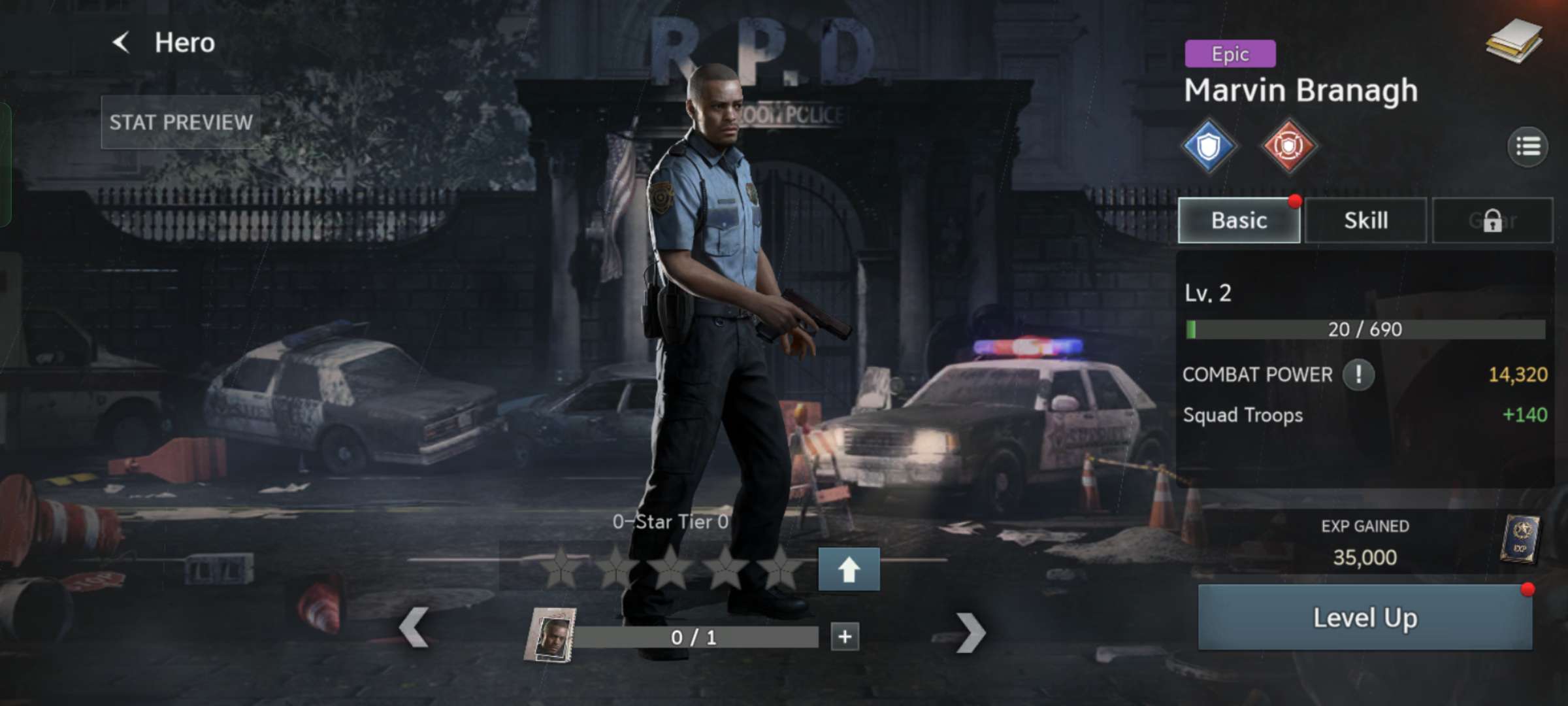
Task: Switch to the Basic tab
Action: pos(1238,220)
